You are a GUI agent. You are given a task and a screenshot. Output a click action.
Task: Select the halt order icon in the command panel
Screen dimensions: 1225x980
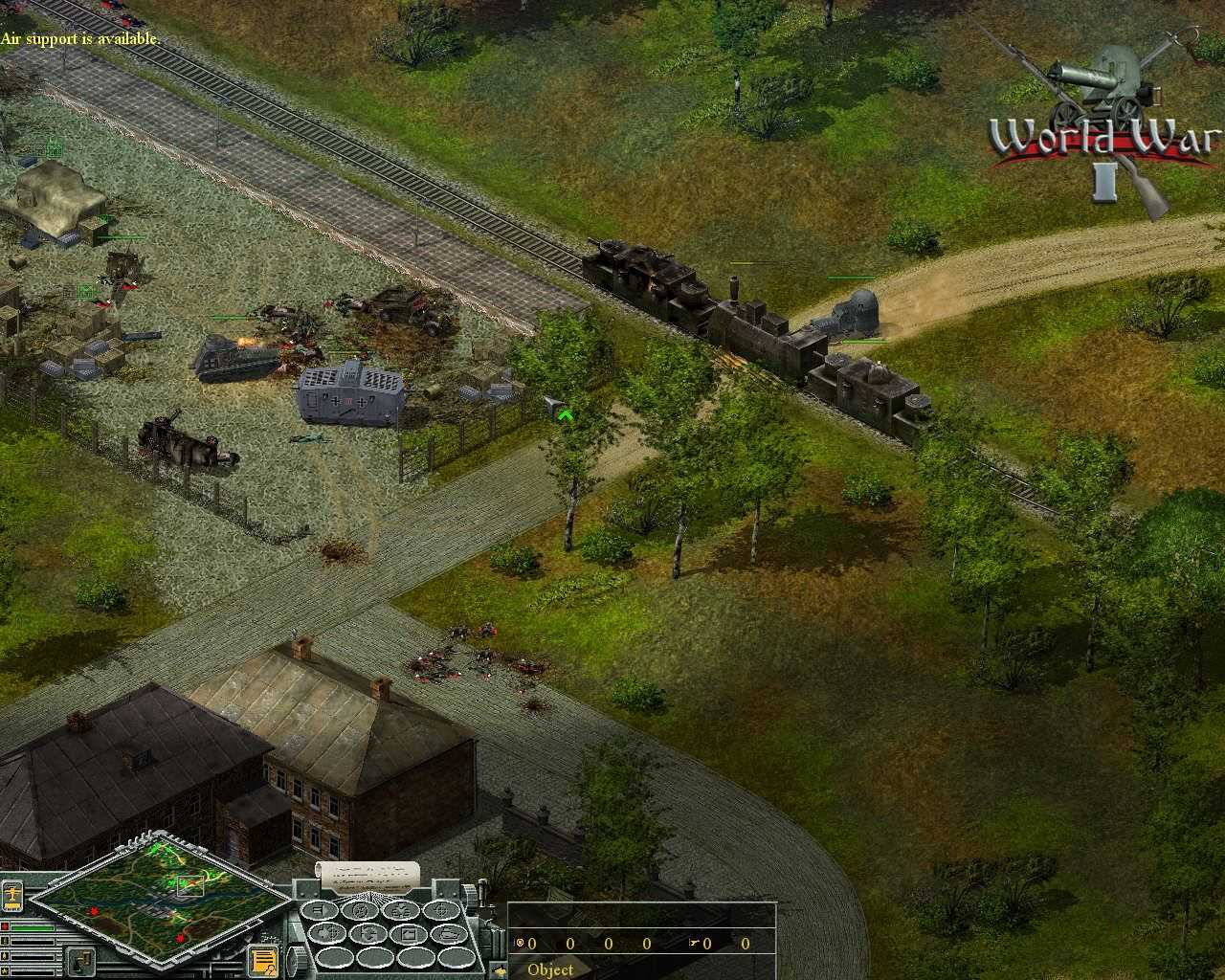tap(322, 911)
